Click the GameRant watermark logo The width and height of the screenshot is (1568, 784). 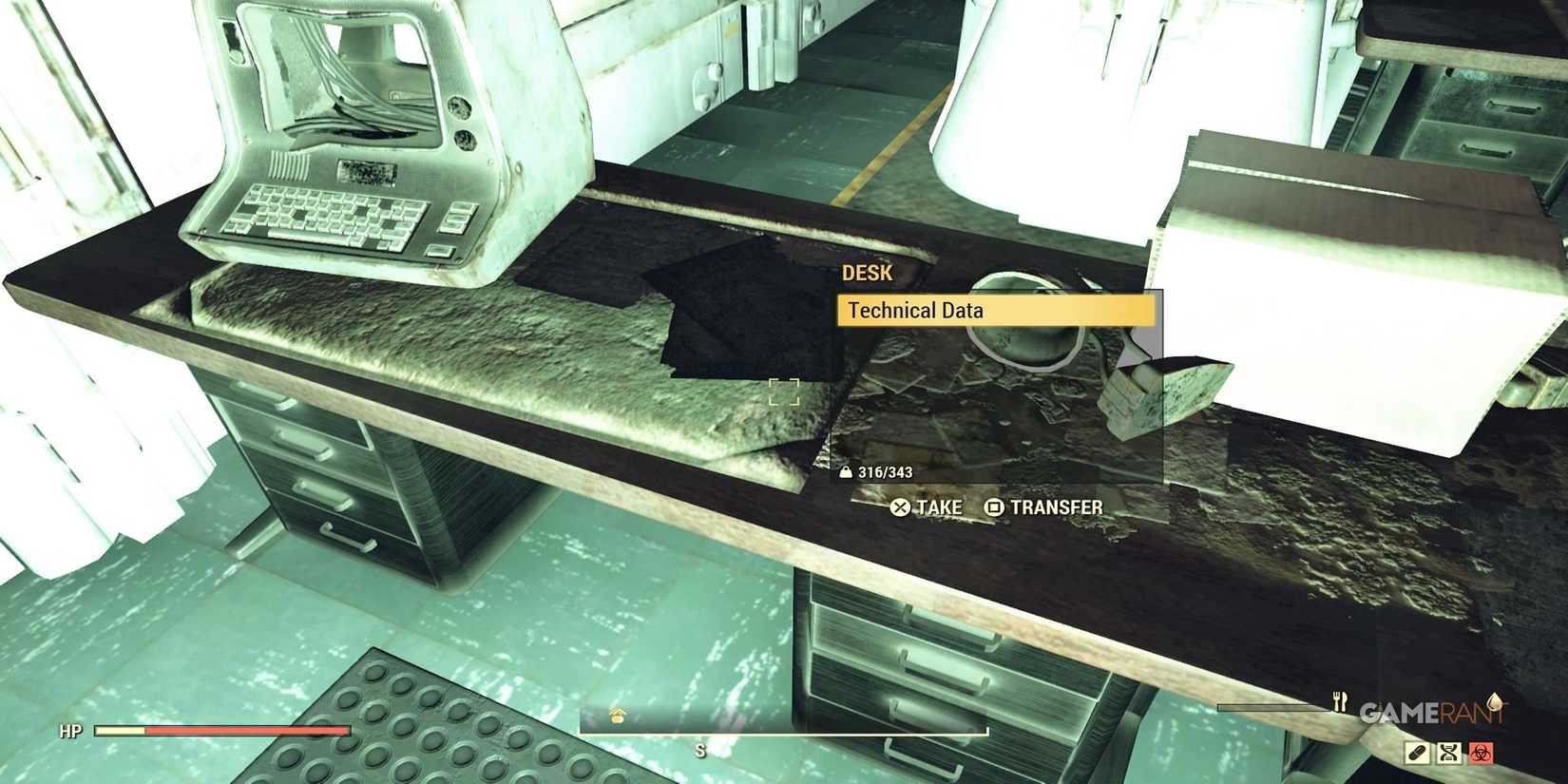[x=1429, y=712]
